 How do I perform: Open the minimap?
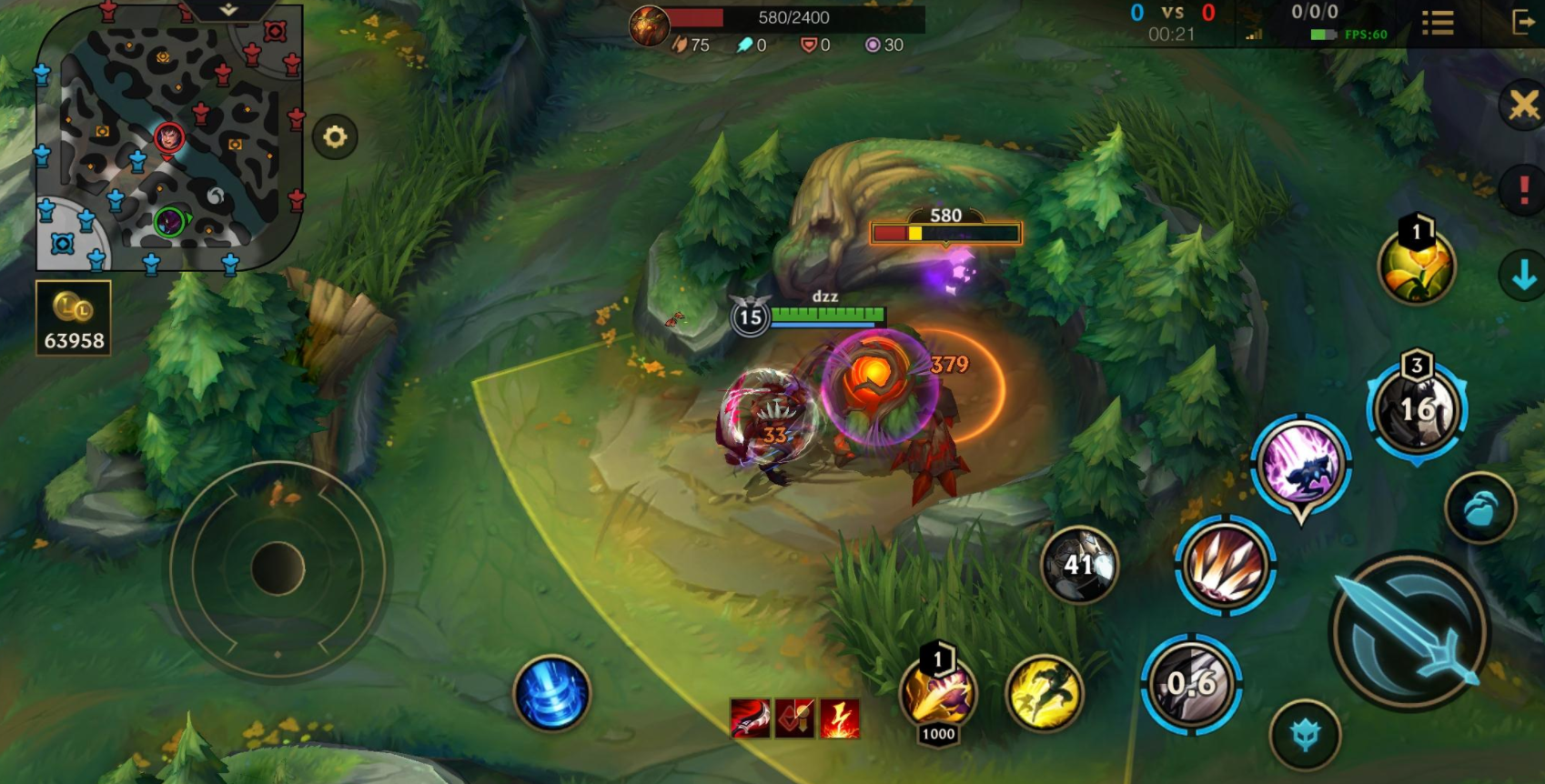[x=168, y=138]
